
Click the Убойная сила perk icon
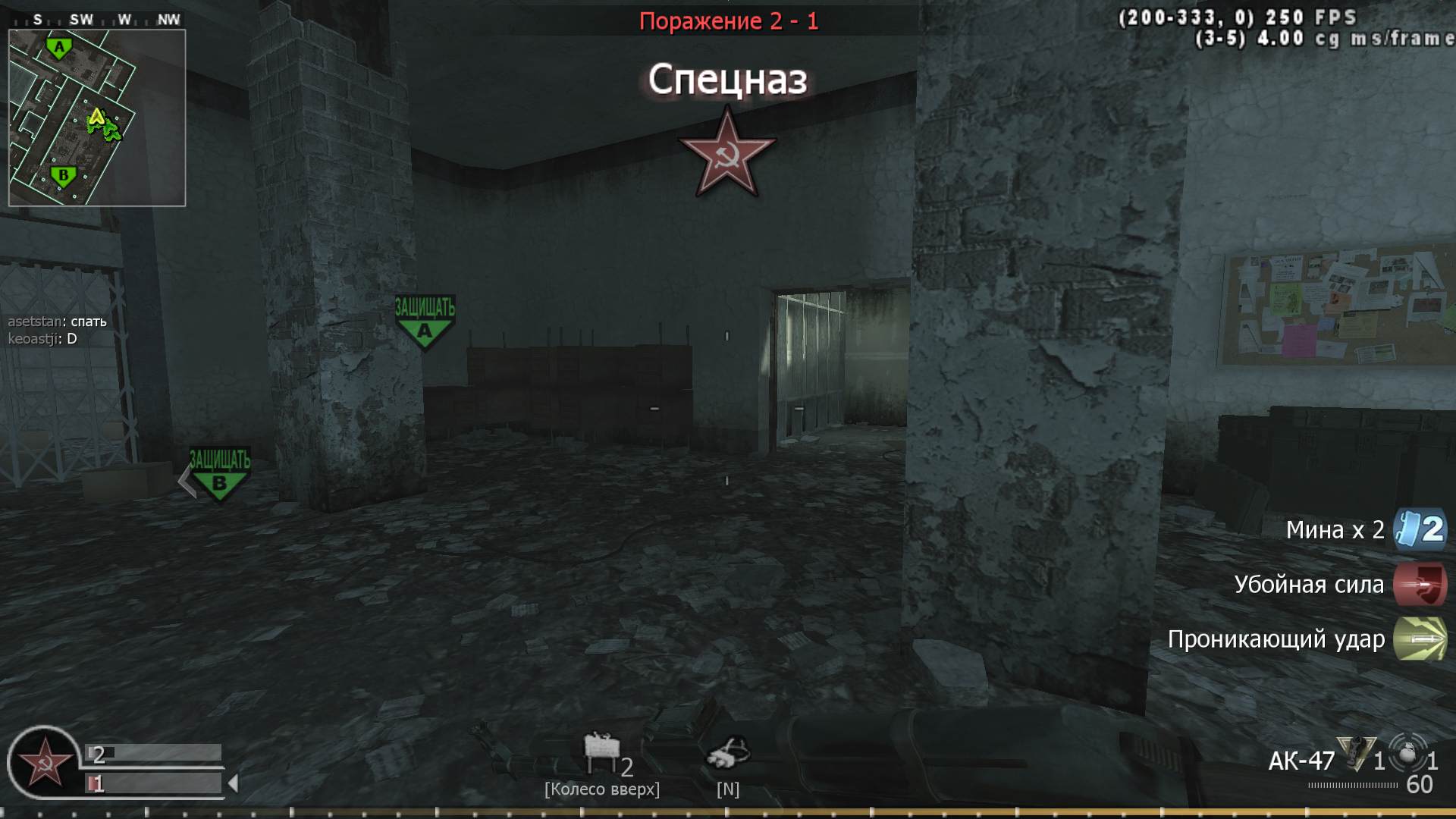tap(1420, 585)
